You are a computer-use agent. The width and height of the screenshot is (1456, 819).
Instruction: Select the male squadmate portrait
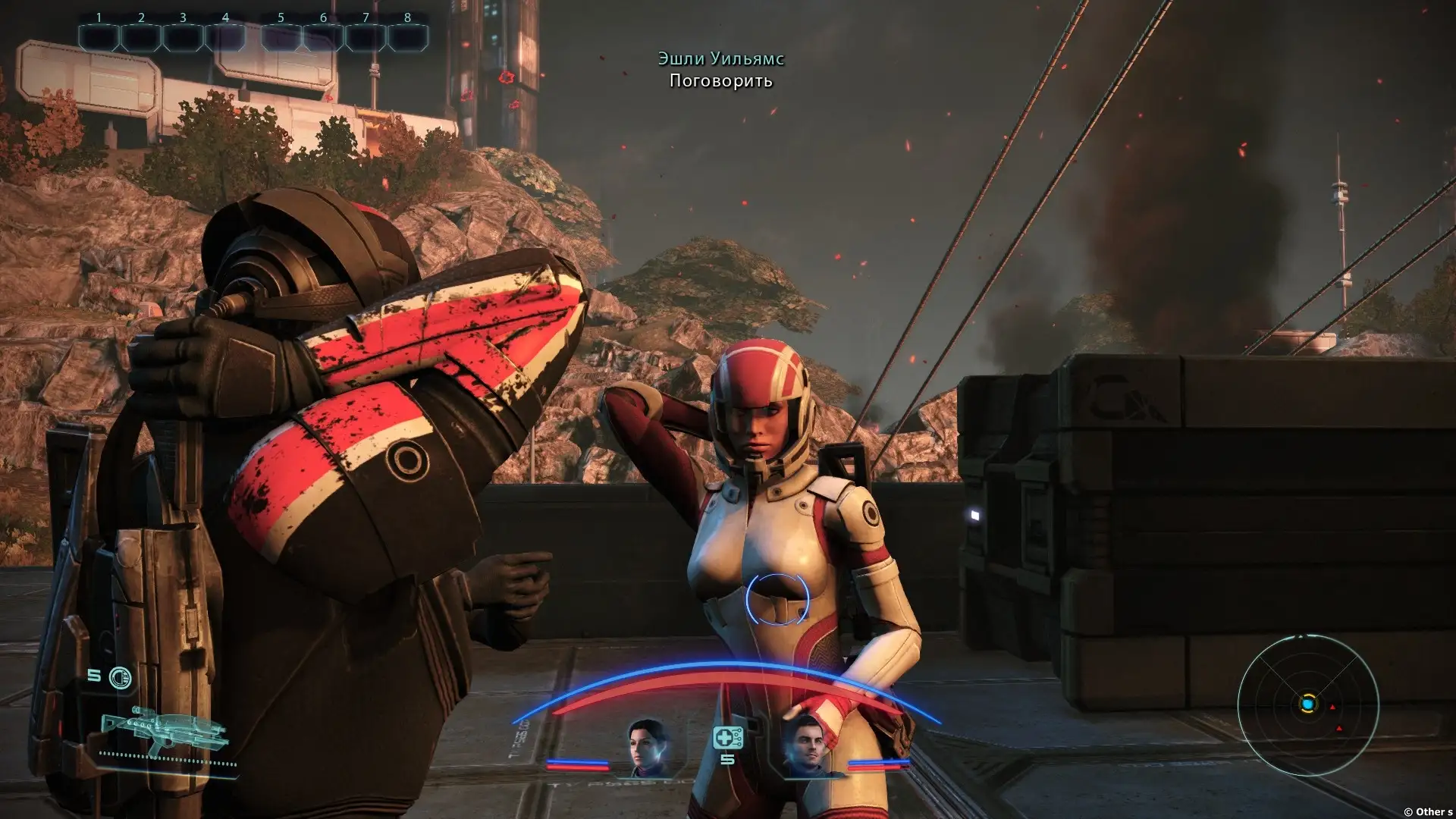pos(805,748)
